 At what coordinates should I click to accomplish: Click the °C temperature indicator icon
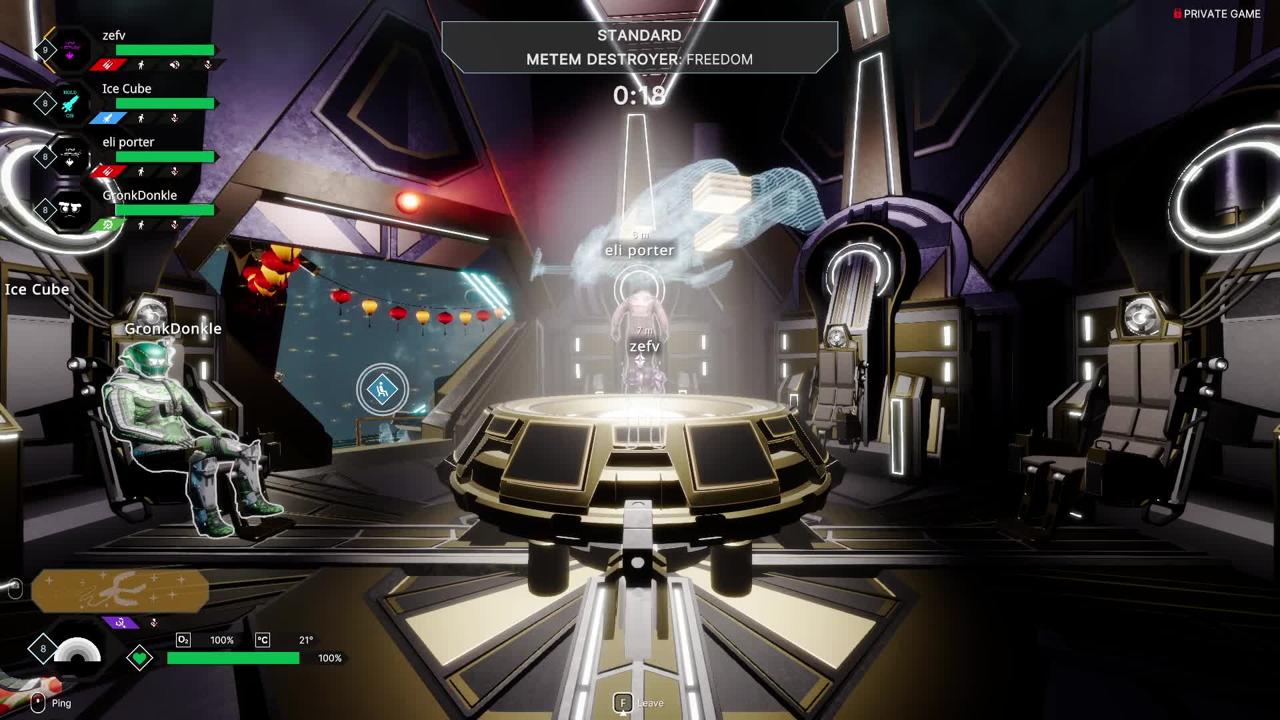[262, 640]
